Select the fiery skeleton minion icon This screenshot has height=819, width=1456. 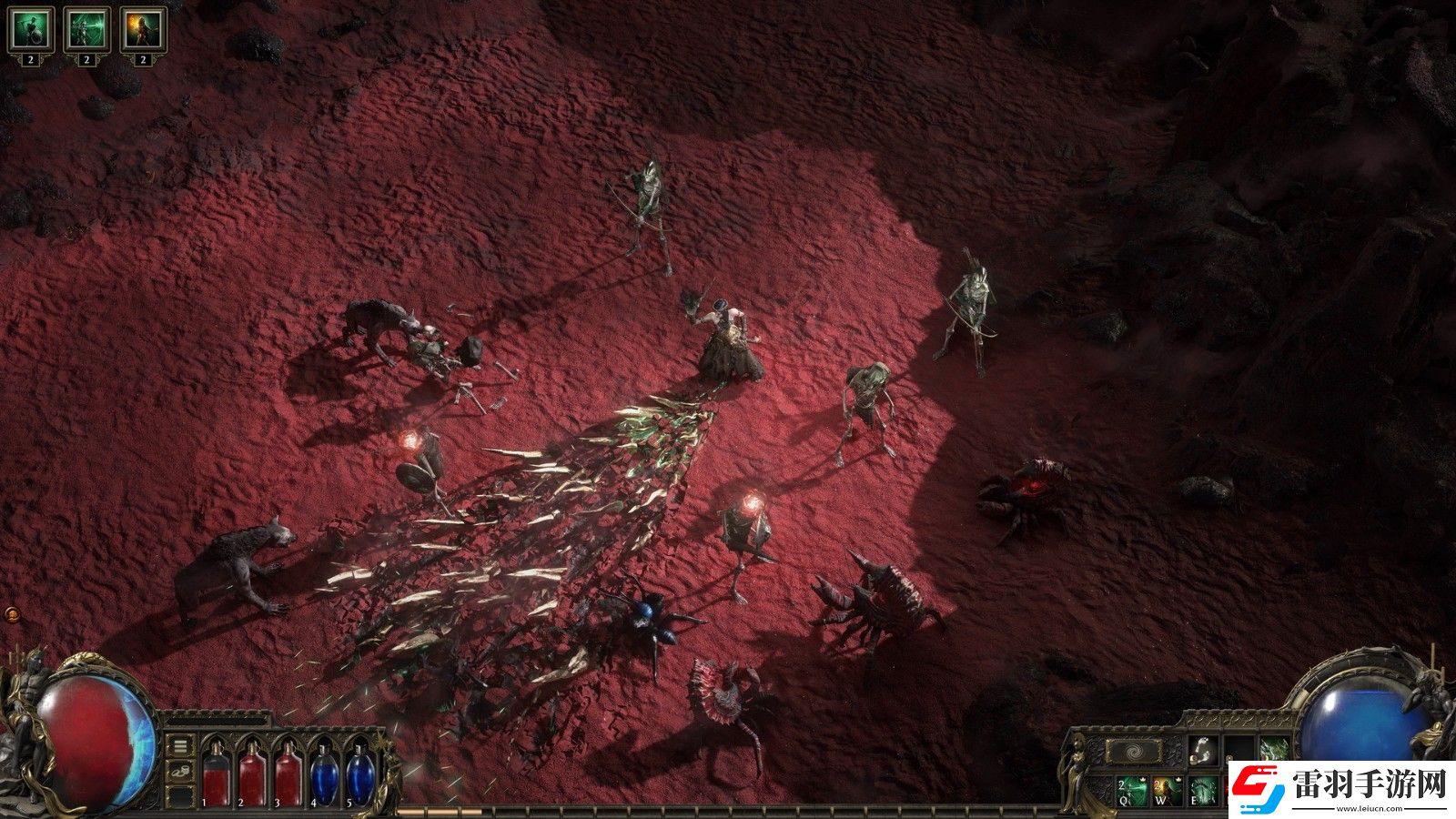pos(143,30)
